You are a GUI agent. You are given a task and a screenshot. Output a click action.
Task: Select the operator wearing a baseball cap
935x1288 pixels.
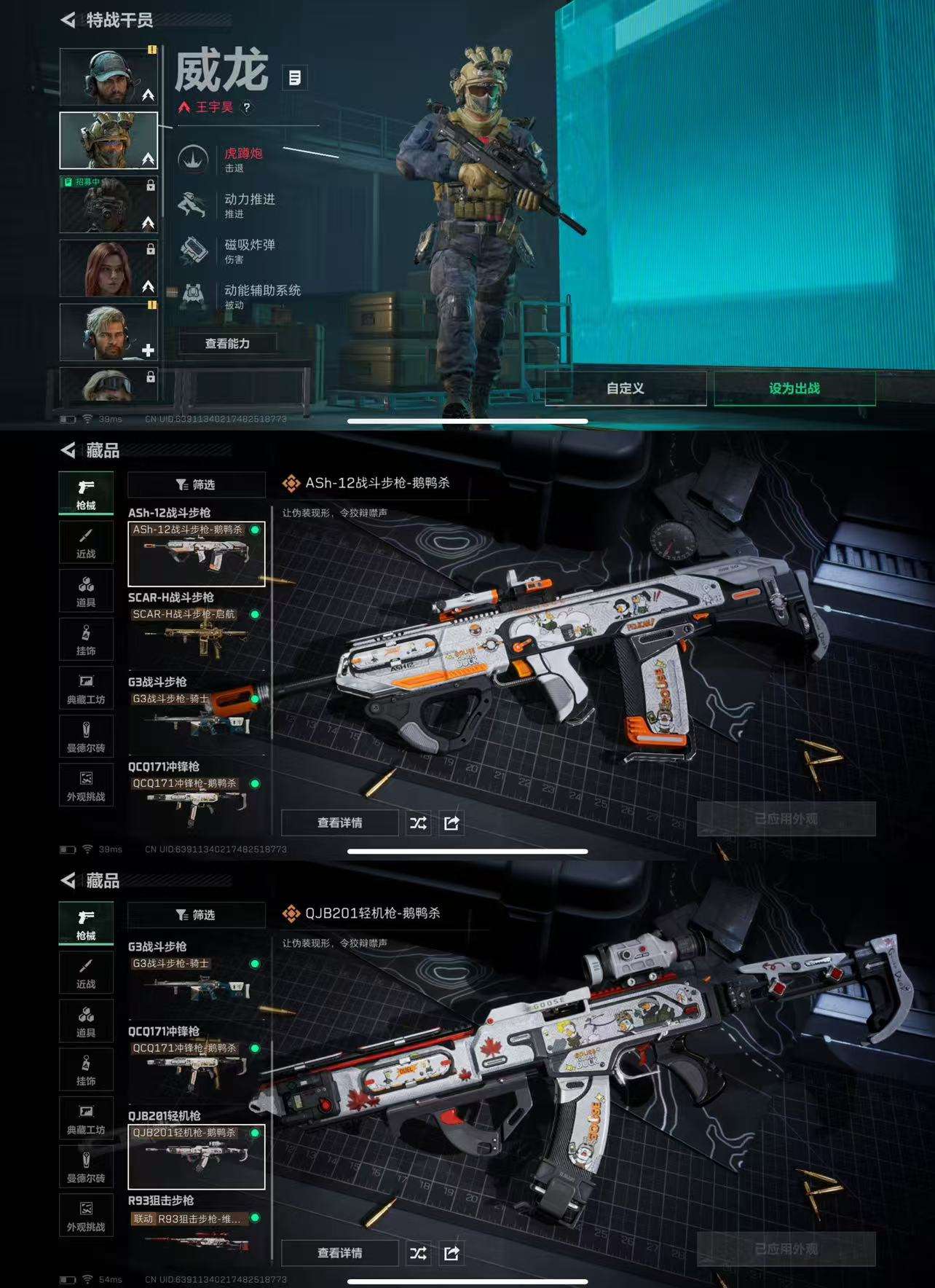pyautogui.click(x=108, y=76)
